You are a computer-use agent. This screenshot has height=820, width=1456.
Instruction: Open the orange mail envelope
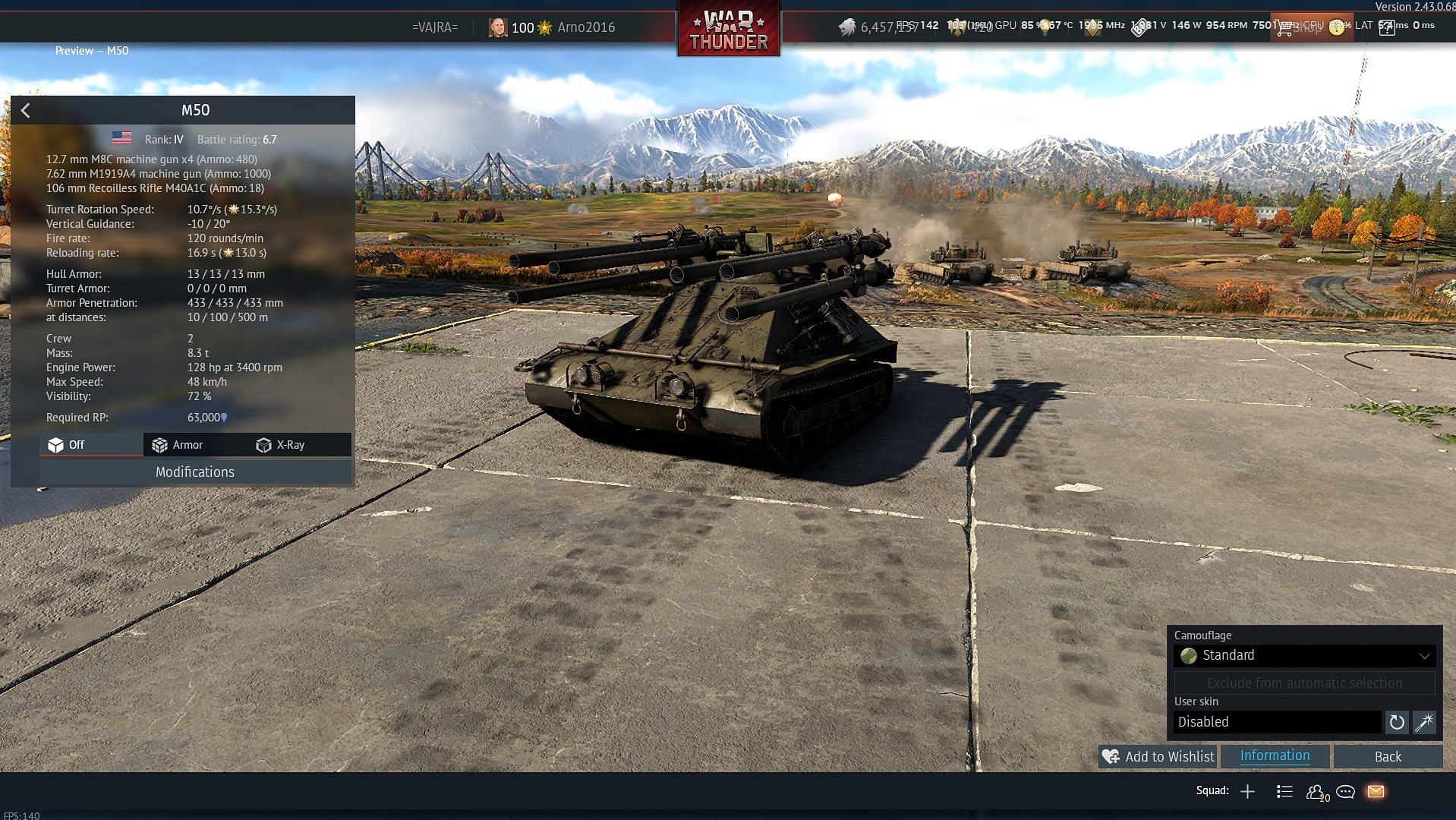coord(1376,792)
